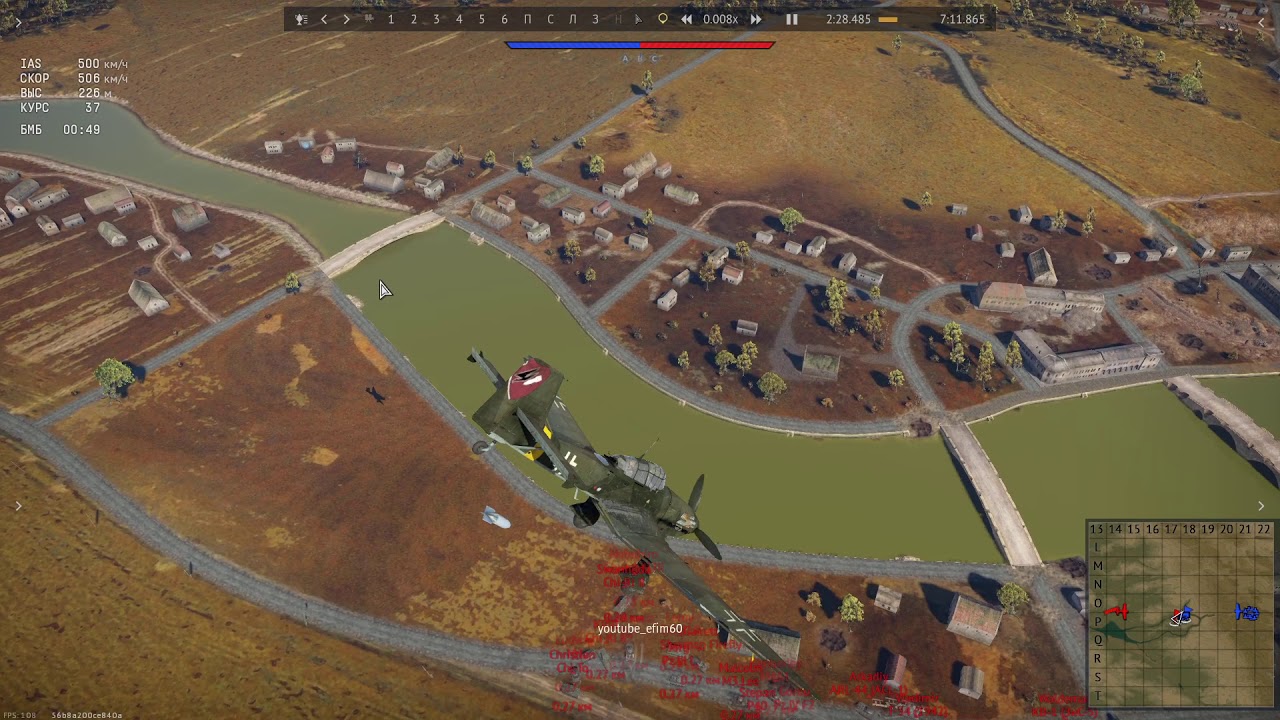The height and width of the screenshot is (720, 1280).
Task: Toggle the yellow map-pin marker icon
Action: point(662,19)
